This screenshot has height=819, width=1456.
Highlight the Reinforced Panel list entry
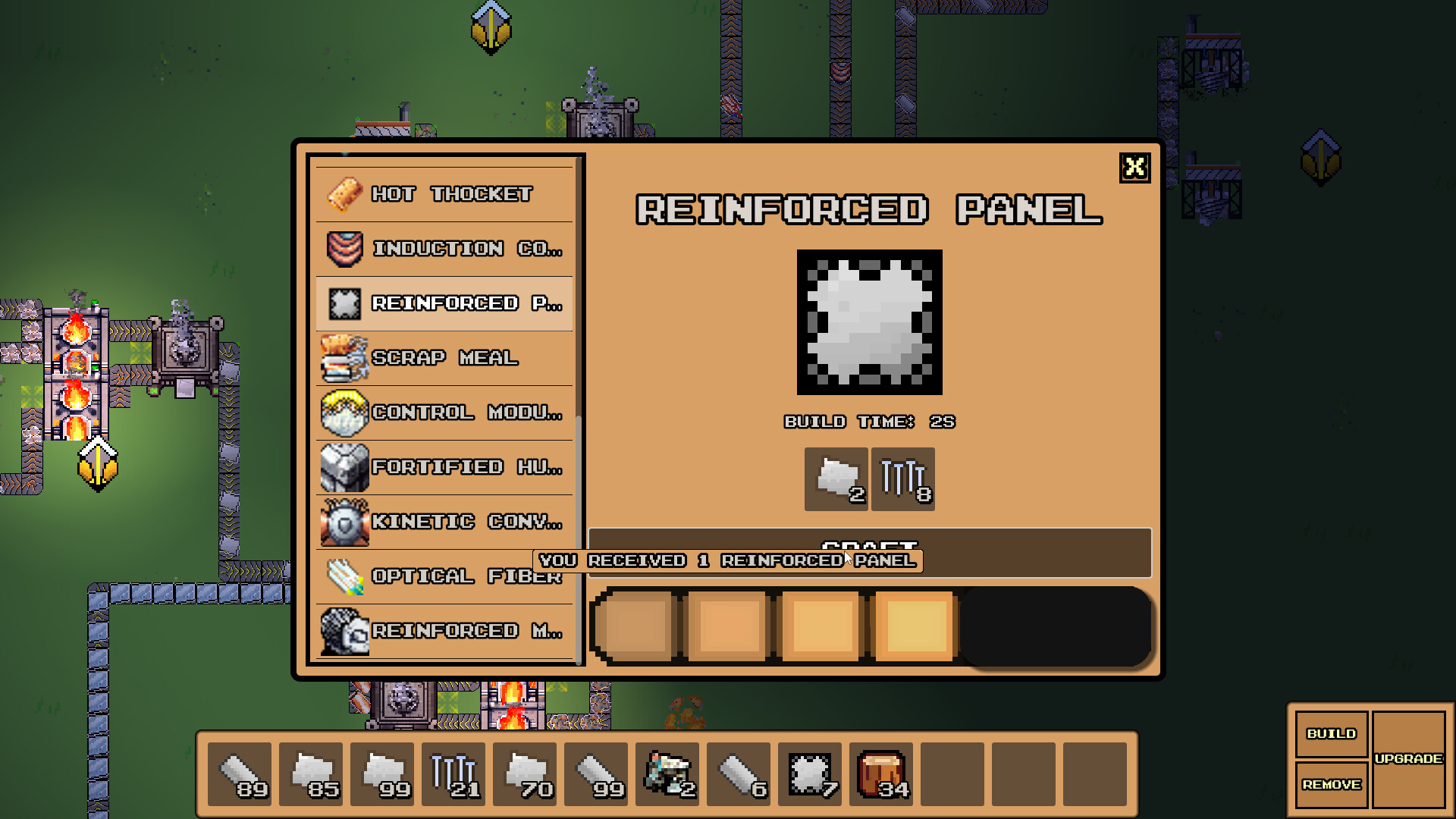click(444, 303)
